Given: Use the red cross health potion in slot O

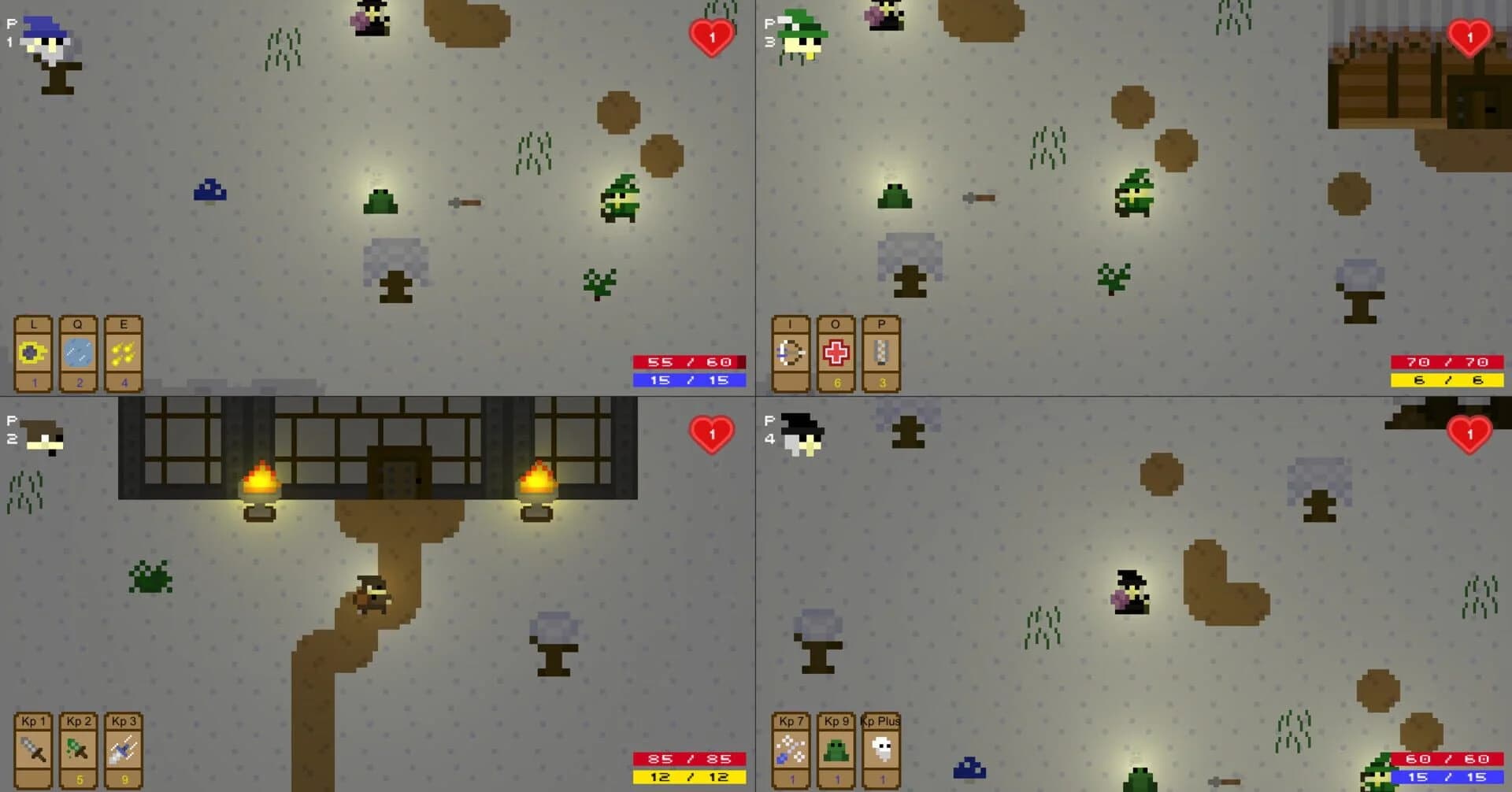Looking at the screenshot, I should [836, 353].
